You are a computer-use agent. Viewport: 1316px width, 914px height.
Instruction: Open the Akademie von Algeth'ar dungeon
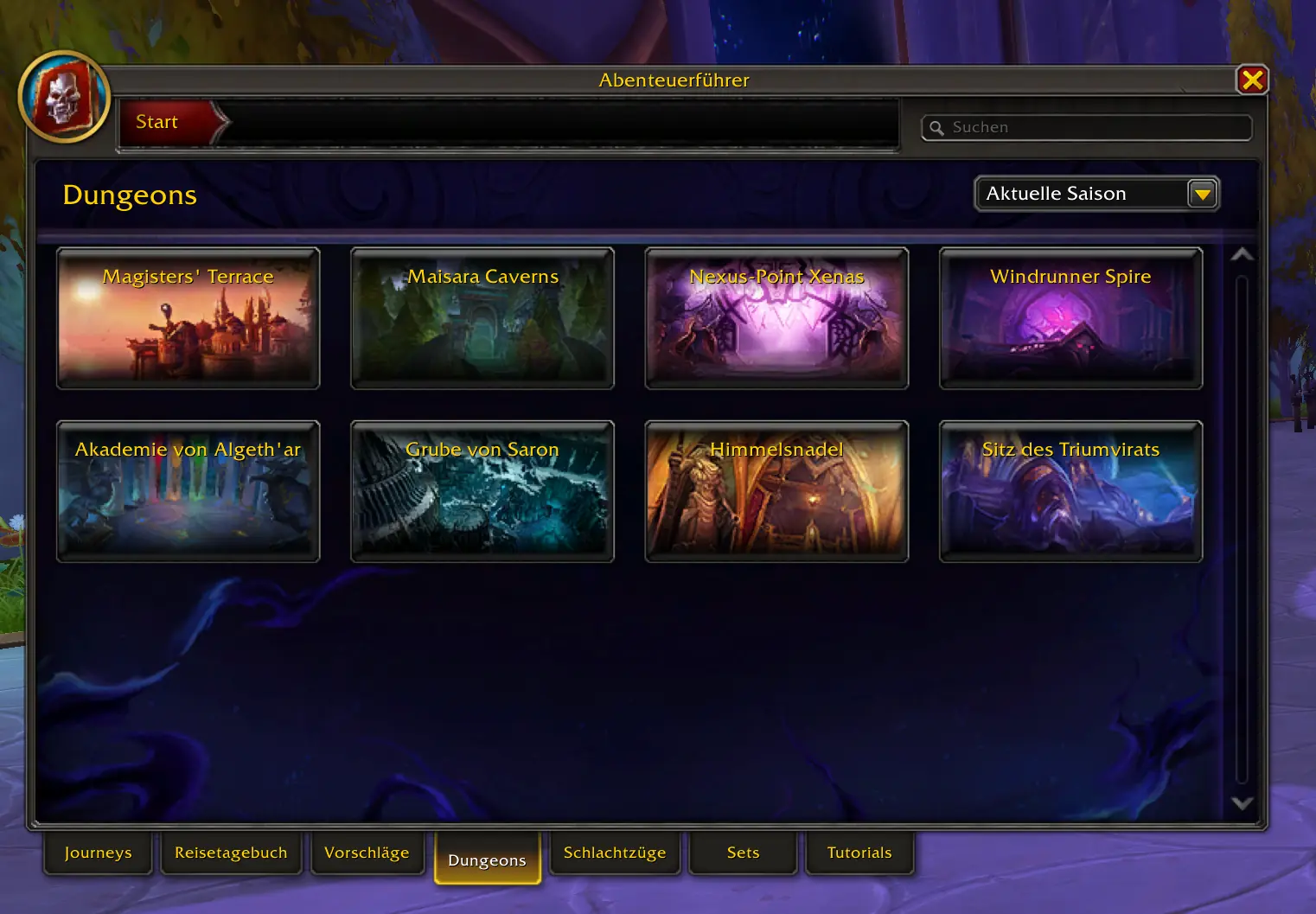click(x=188, y=491)
